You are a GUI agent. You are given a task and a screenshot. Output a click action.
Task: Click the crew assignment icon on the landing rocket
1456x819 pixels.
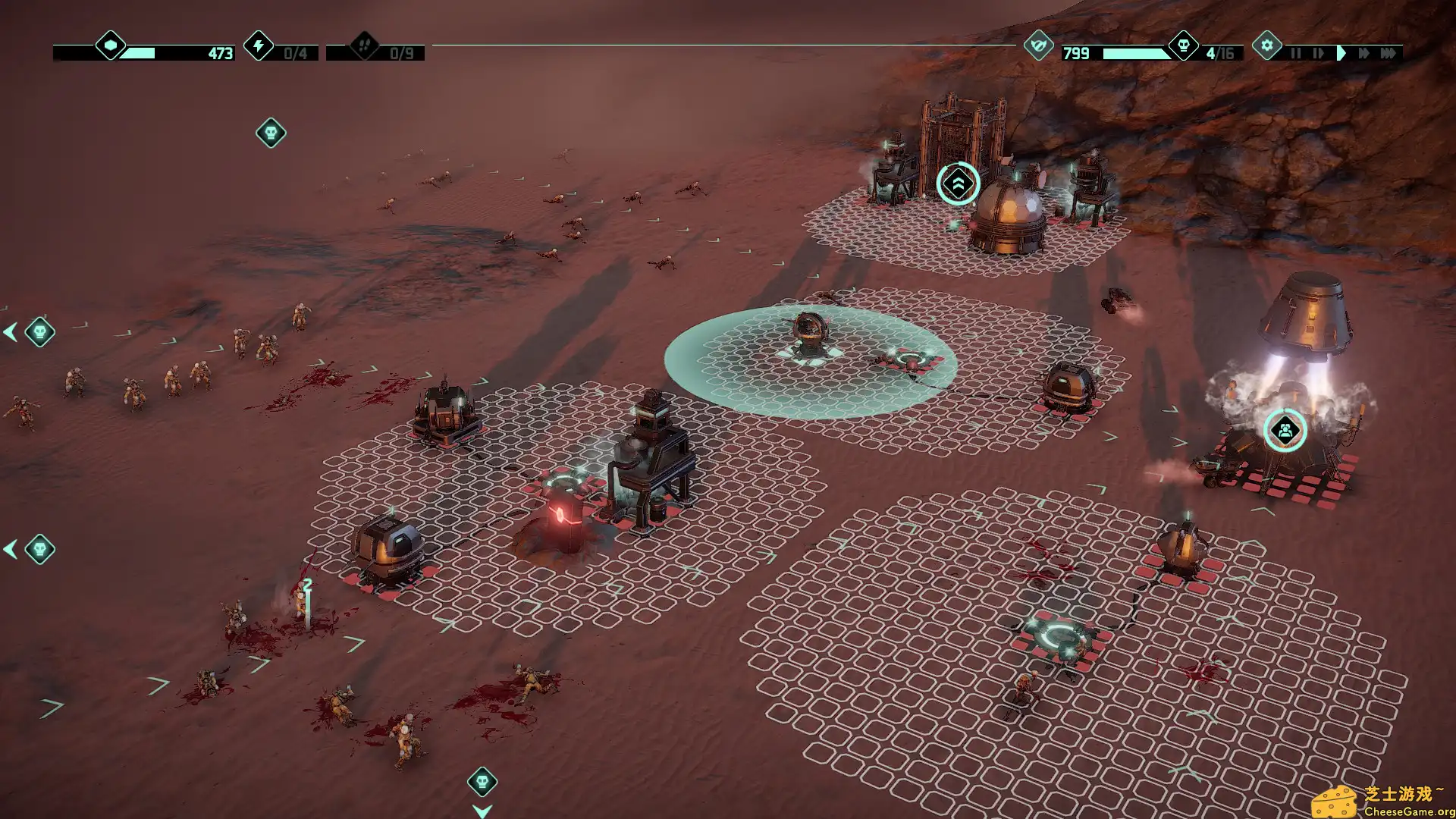1284,428
